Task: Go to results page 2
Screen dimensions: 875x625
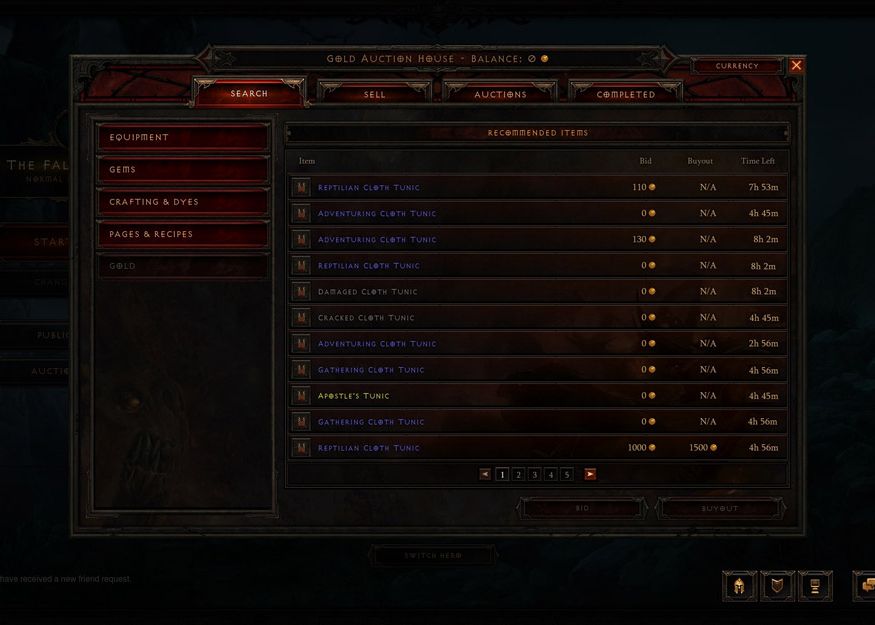Action: pyautogui.click(x=518, y=475)
